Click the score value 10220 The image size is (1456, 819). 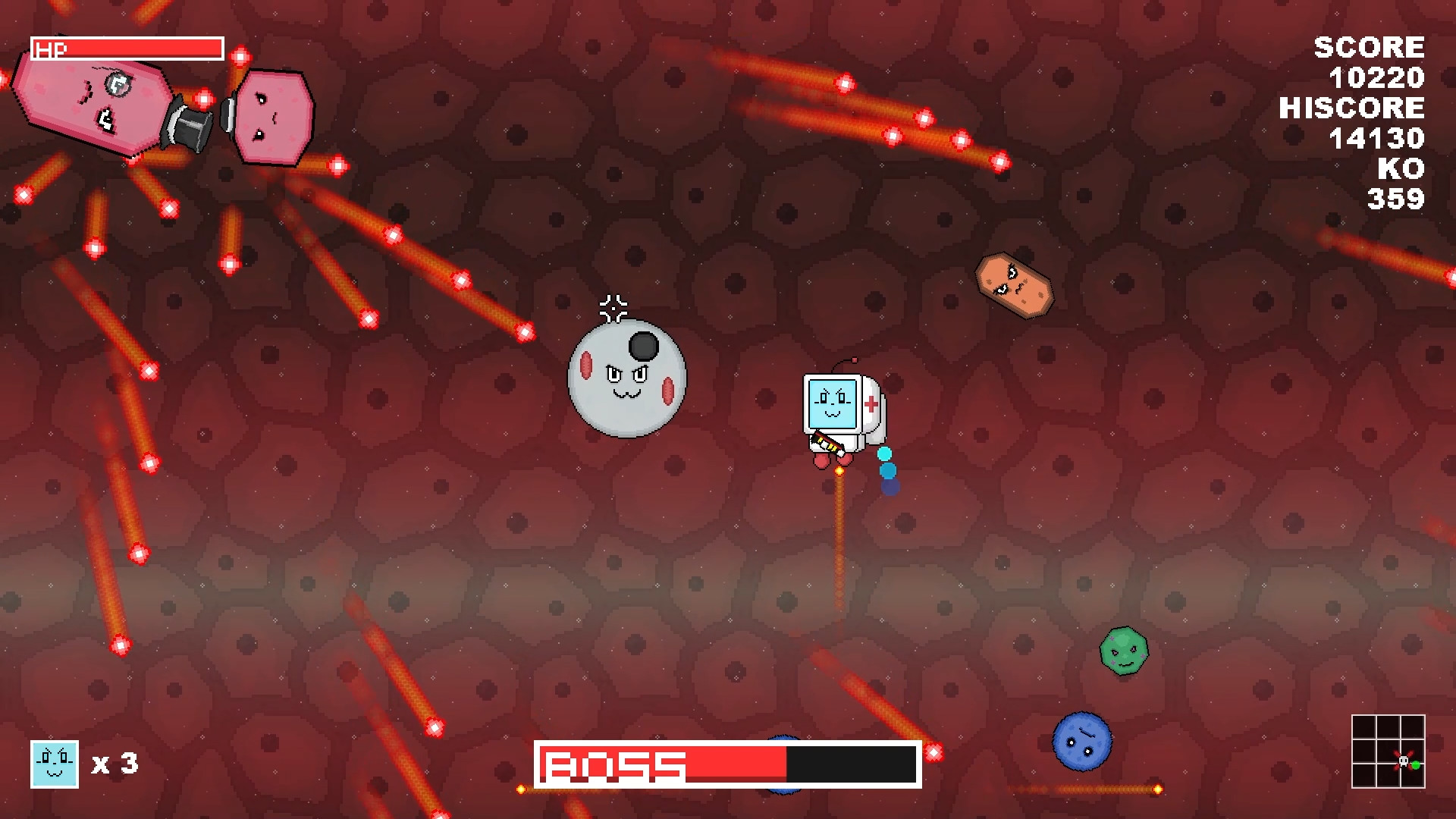1379,77
